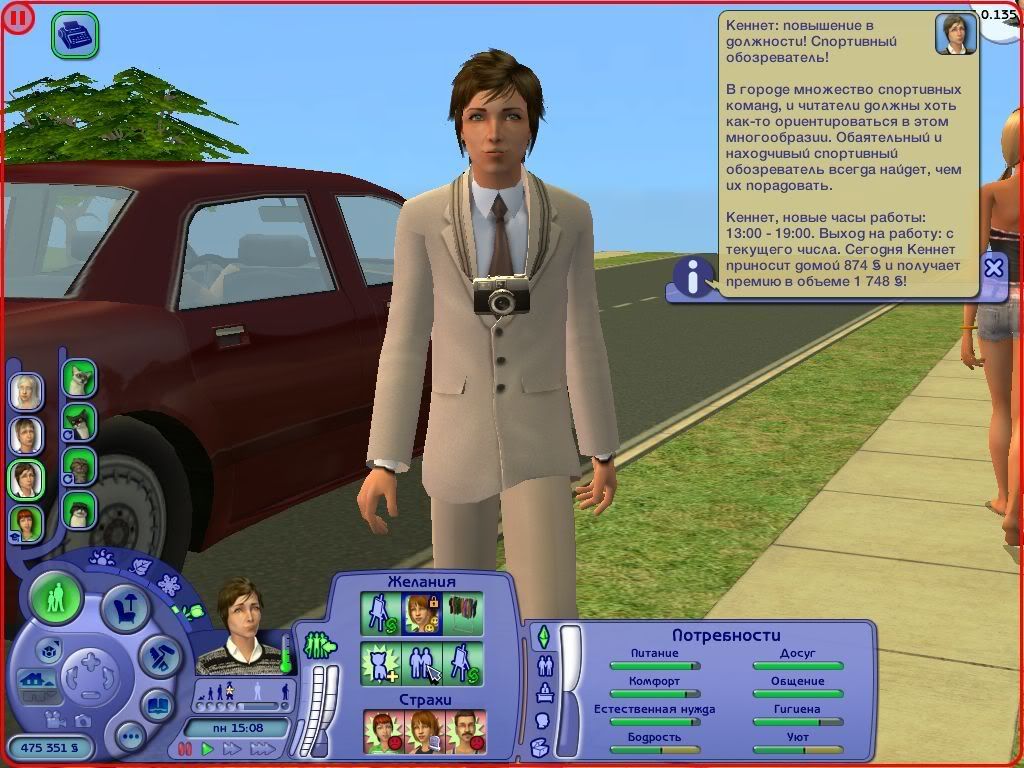The height and width of the screenshot is (768, 1024).
Task: Select the red-haired Sim portrait
Action: pyautogui.click(x=26, y=523)
